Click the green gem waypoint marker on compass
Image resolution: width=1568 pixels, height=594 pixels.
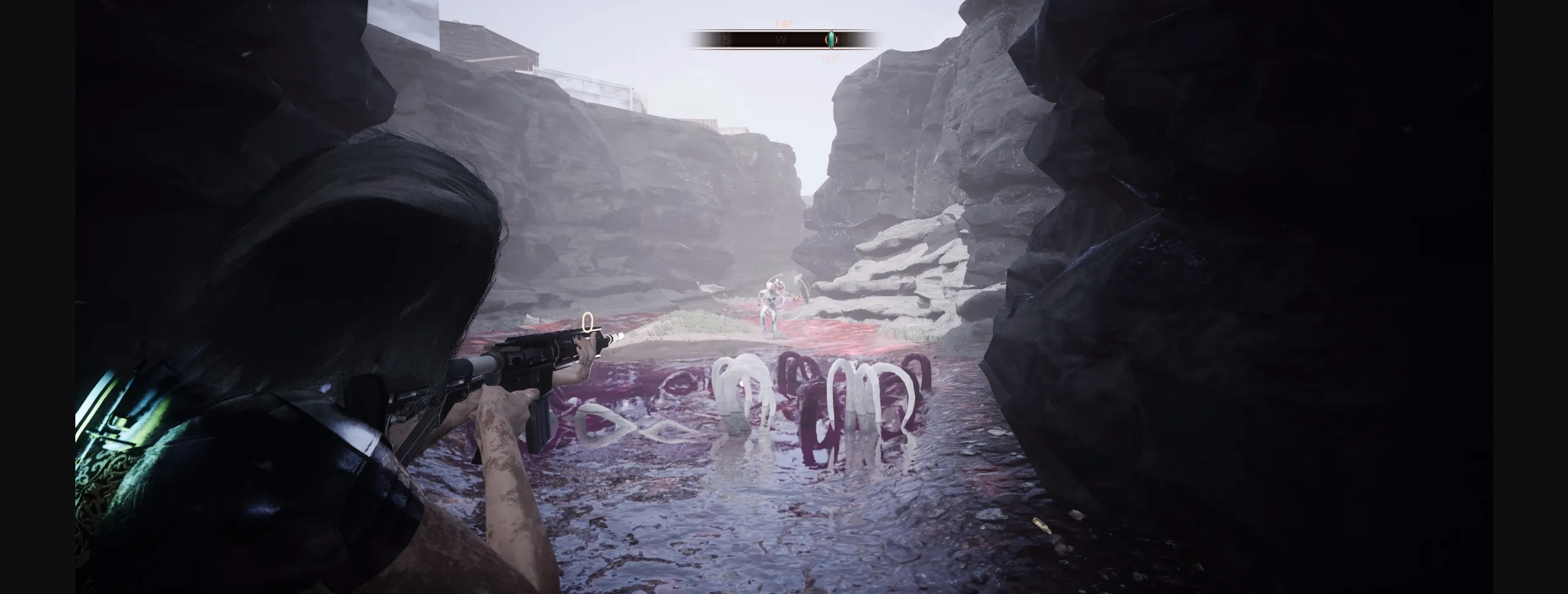coord(831,39)
